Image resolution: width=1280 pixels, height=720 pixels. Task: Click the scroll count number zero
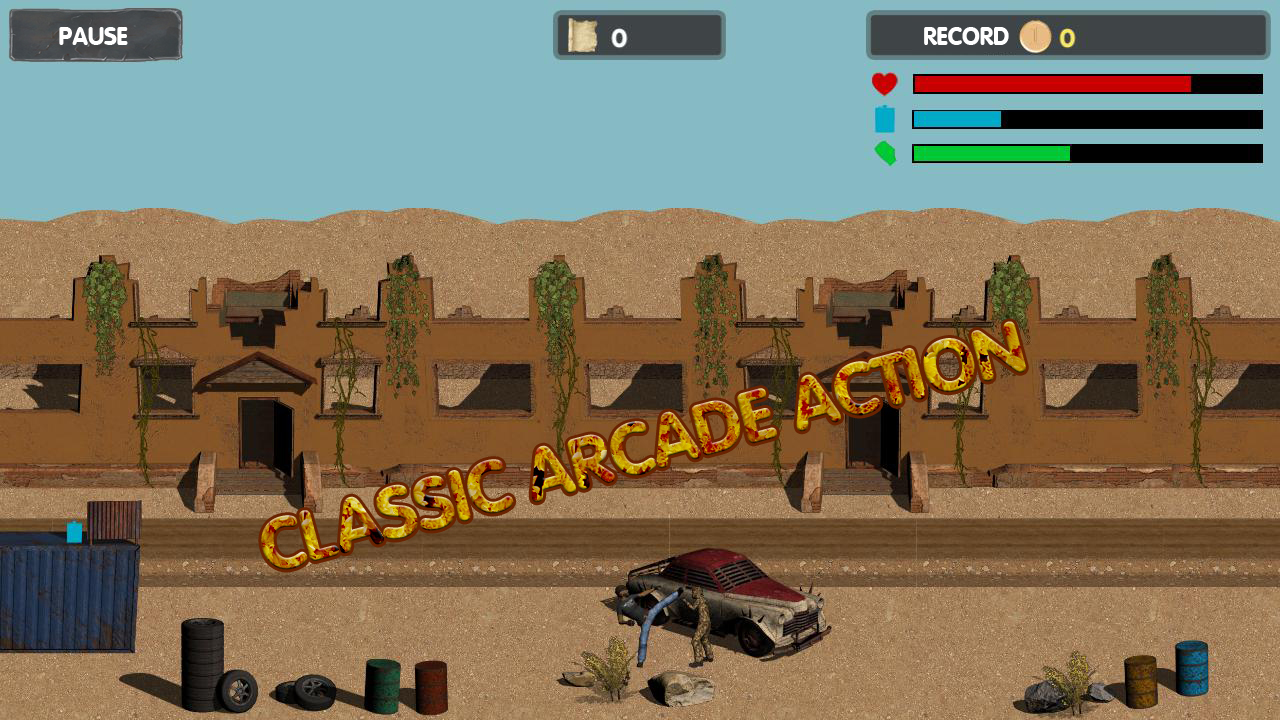click(x=620, y=36)
